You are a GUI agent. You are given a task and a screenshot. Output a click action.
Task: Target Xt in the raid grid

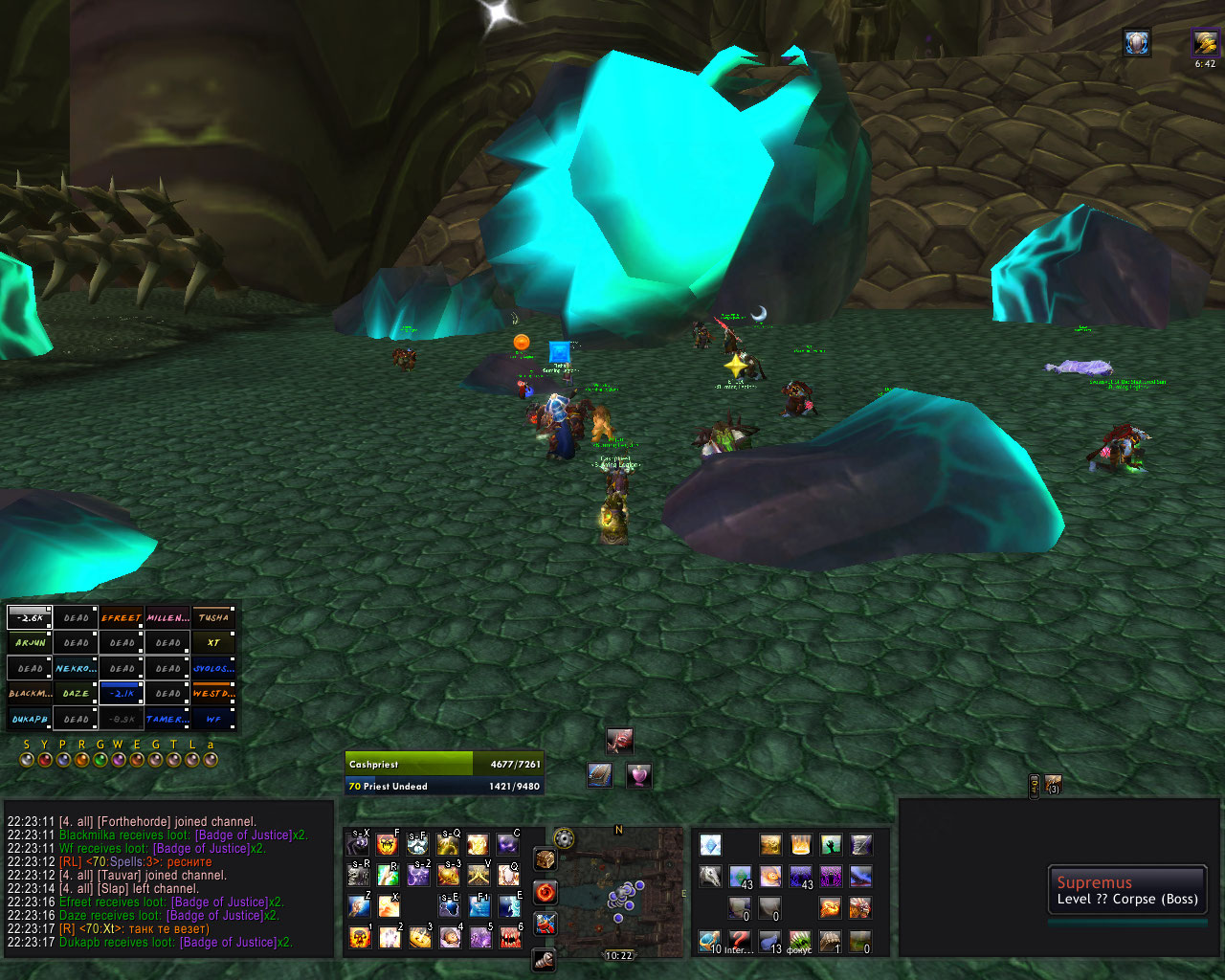[213, 642]
